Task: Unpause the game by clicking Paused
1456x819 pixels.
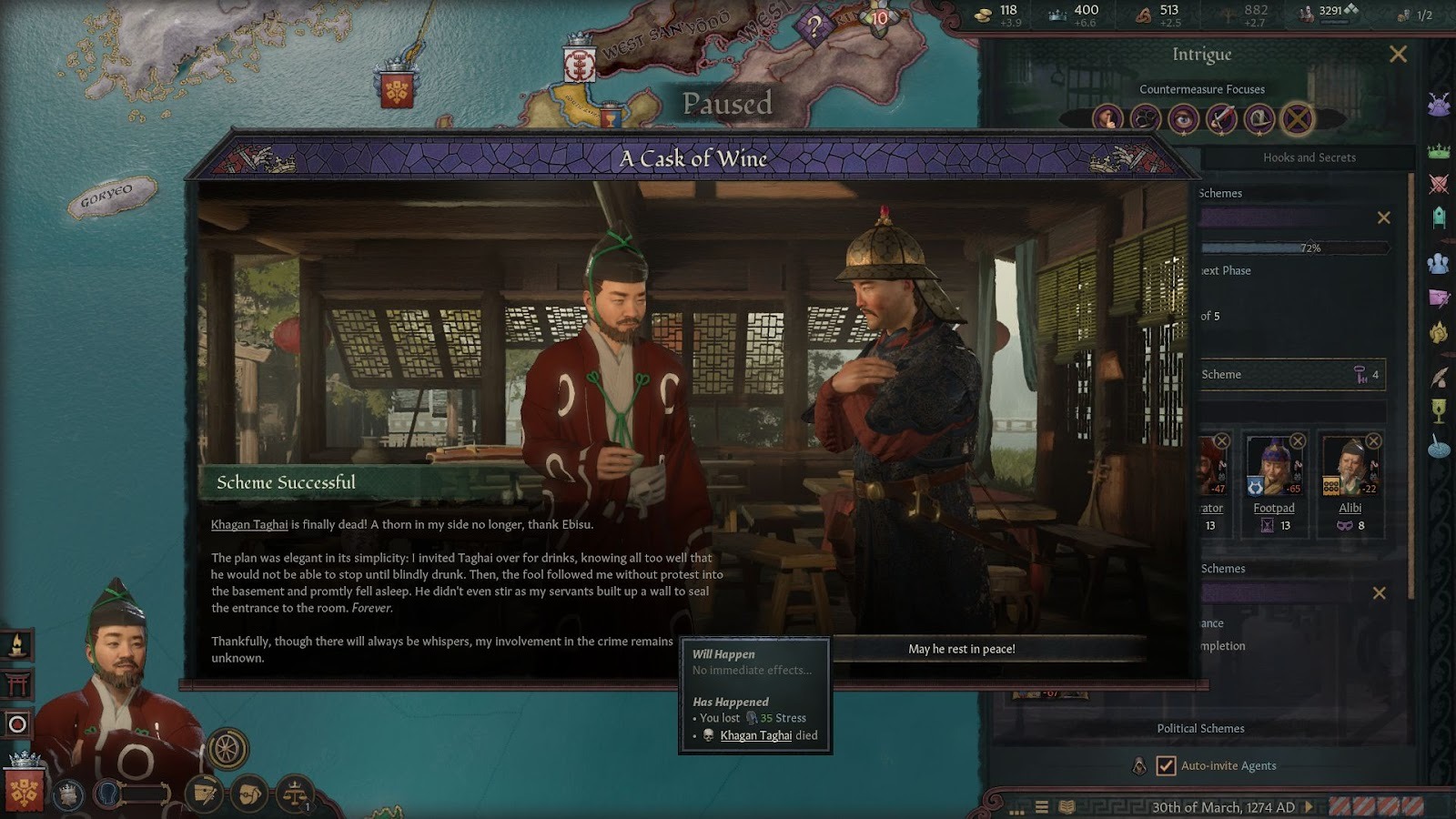Action: coord(728,105)
